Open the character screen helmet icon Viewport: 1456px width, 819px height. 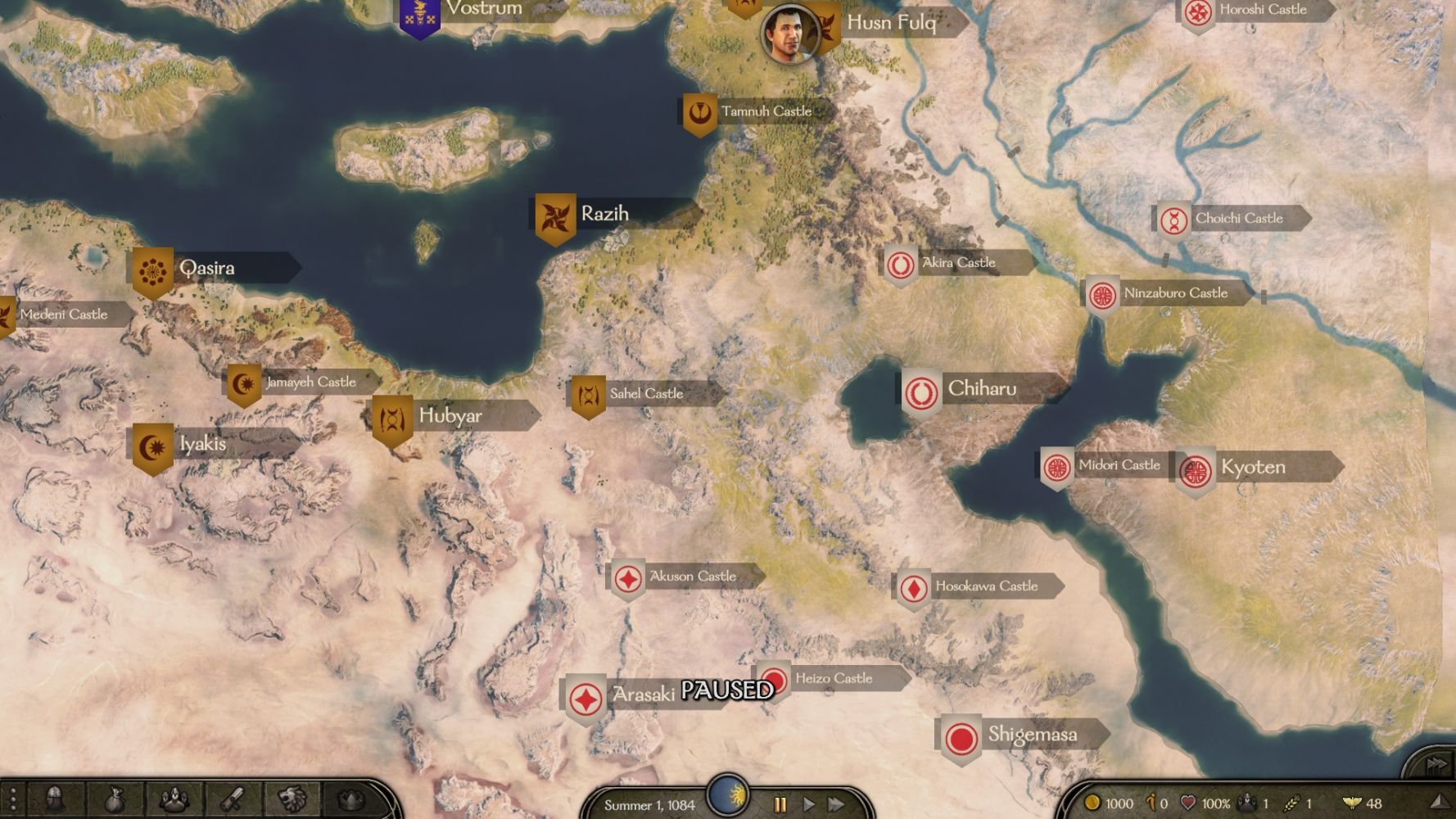pyautogui.click(x=56, y=799)
